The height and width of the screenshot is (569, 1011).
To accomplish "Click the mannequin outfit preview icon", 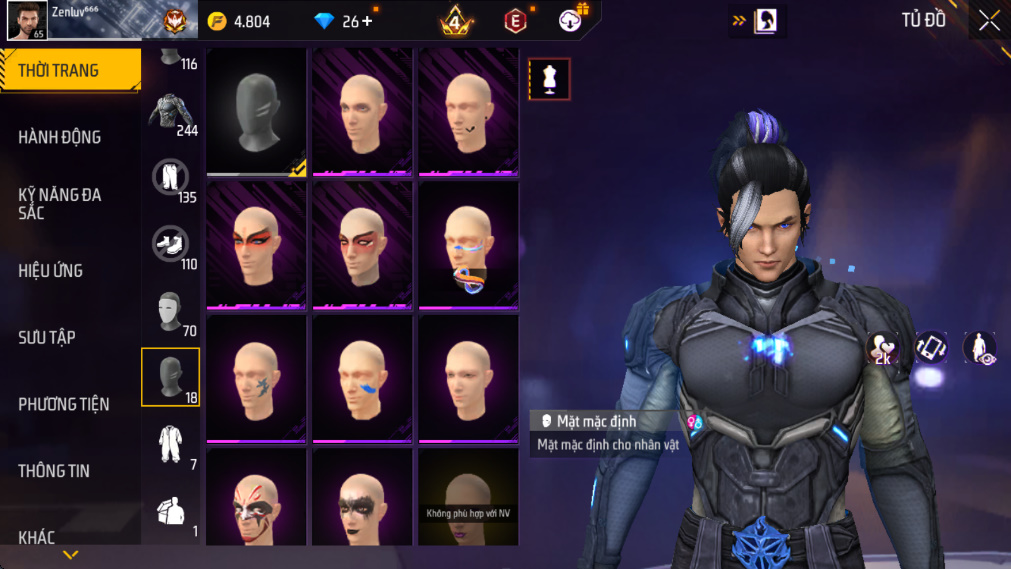I will tap(549, 80).
